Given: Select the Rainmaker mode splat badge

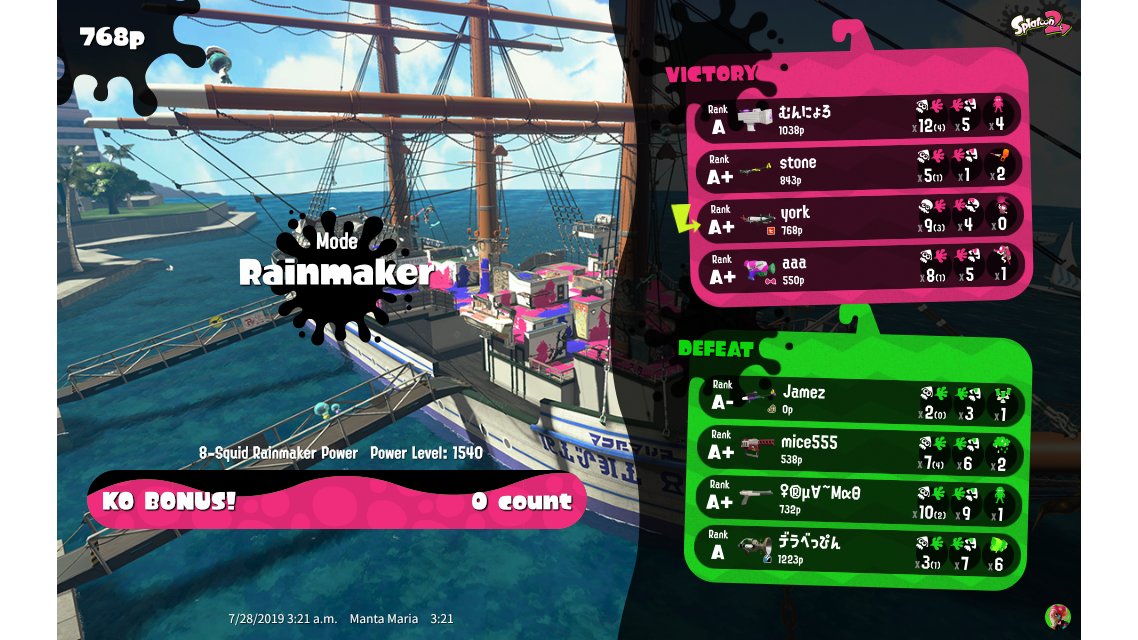Looking at the screenshot, I should (x=335, y=273).
